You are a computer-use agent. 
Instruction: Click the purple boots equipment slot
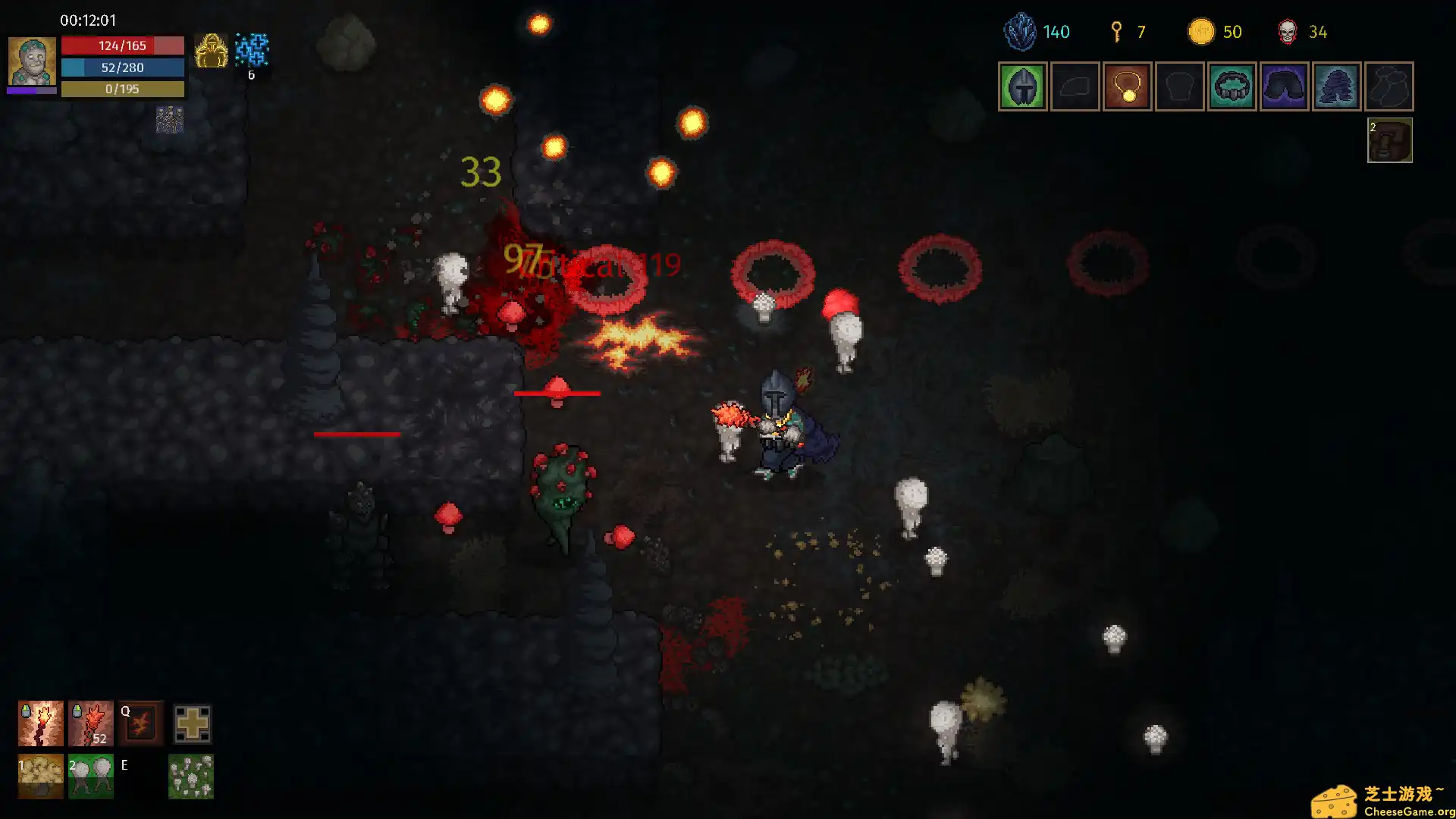(x=1336, y=86)
